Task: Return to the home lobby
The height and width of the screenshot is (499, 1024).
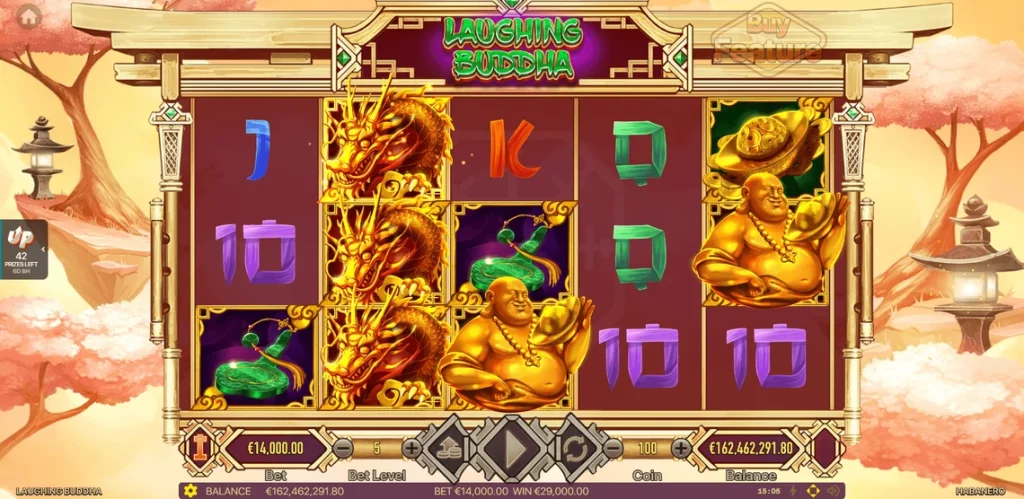Action: (x=29, y=16)
